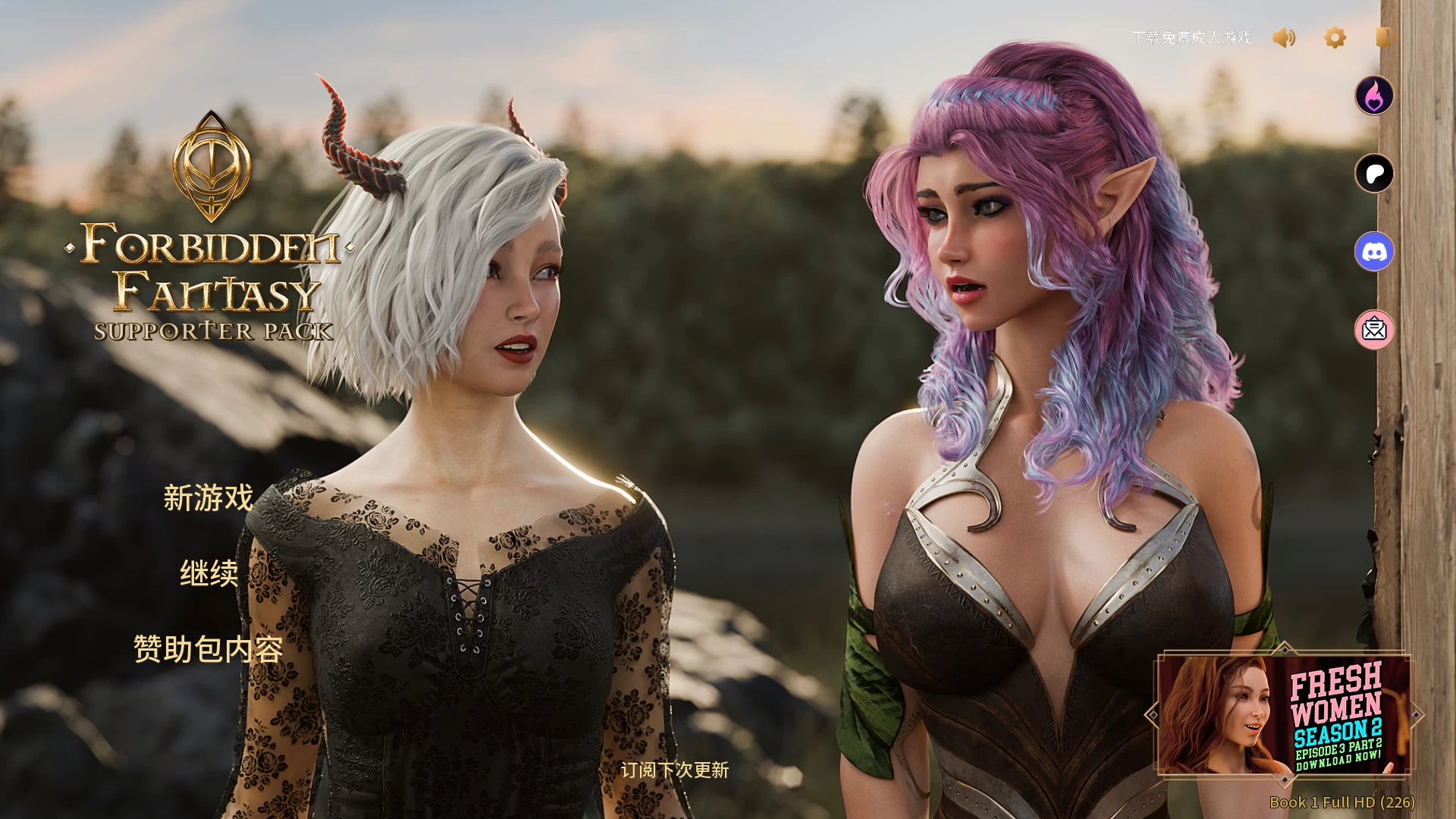
Task: Click the pink envelope newsletter icon
Action: pyautogui.click(x=1374, y=330)
